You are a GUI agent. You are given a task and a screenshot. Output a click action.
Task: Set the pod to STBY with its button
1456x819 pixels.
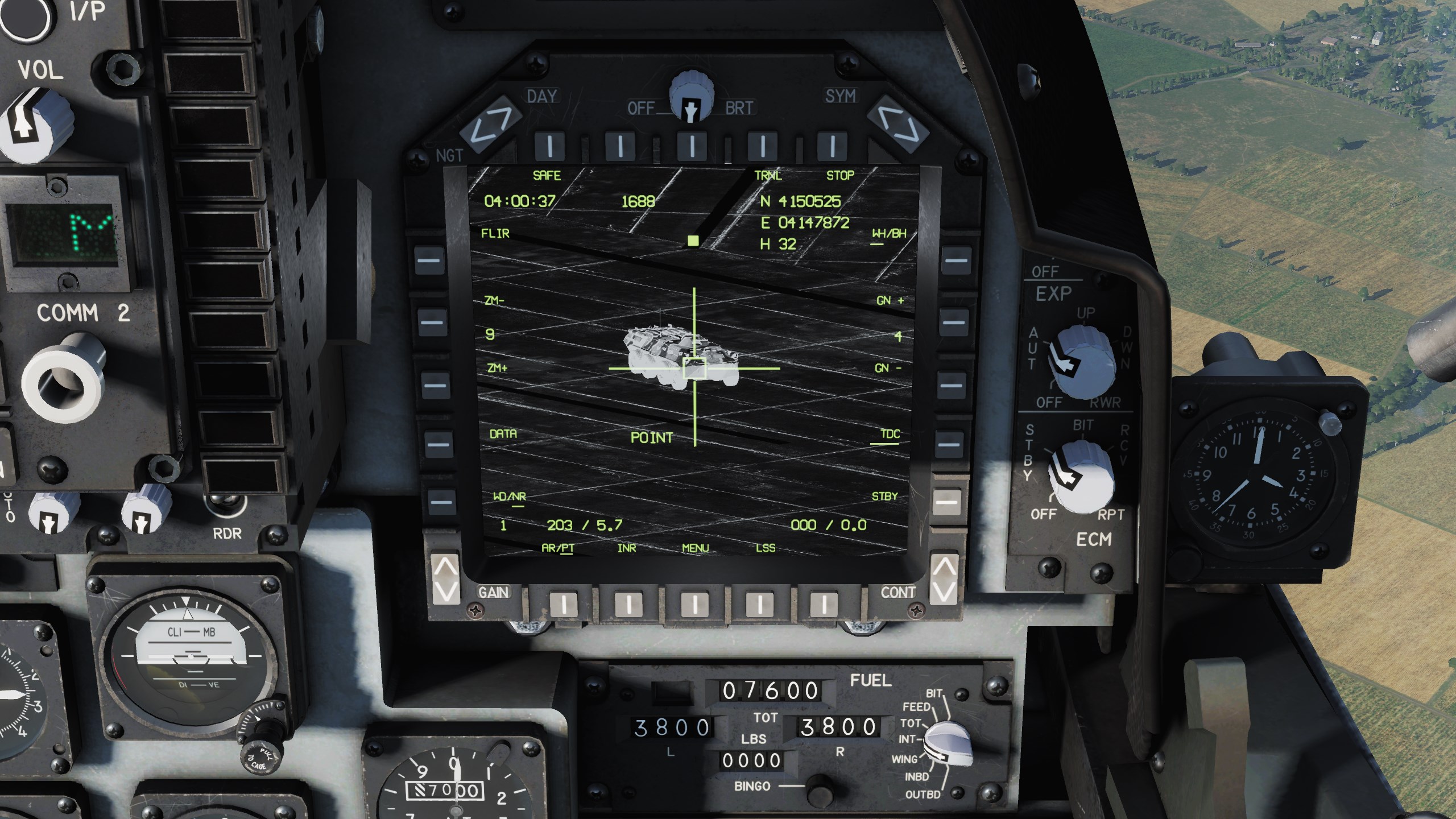click(x=946, y=502)
